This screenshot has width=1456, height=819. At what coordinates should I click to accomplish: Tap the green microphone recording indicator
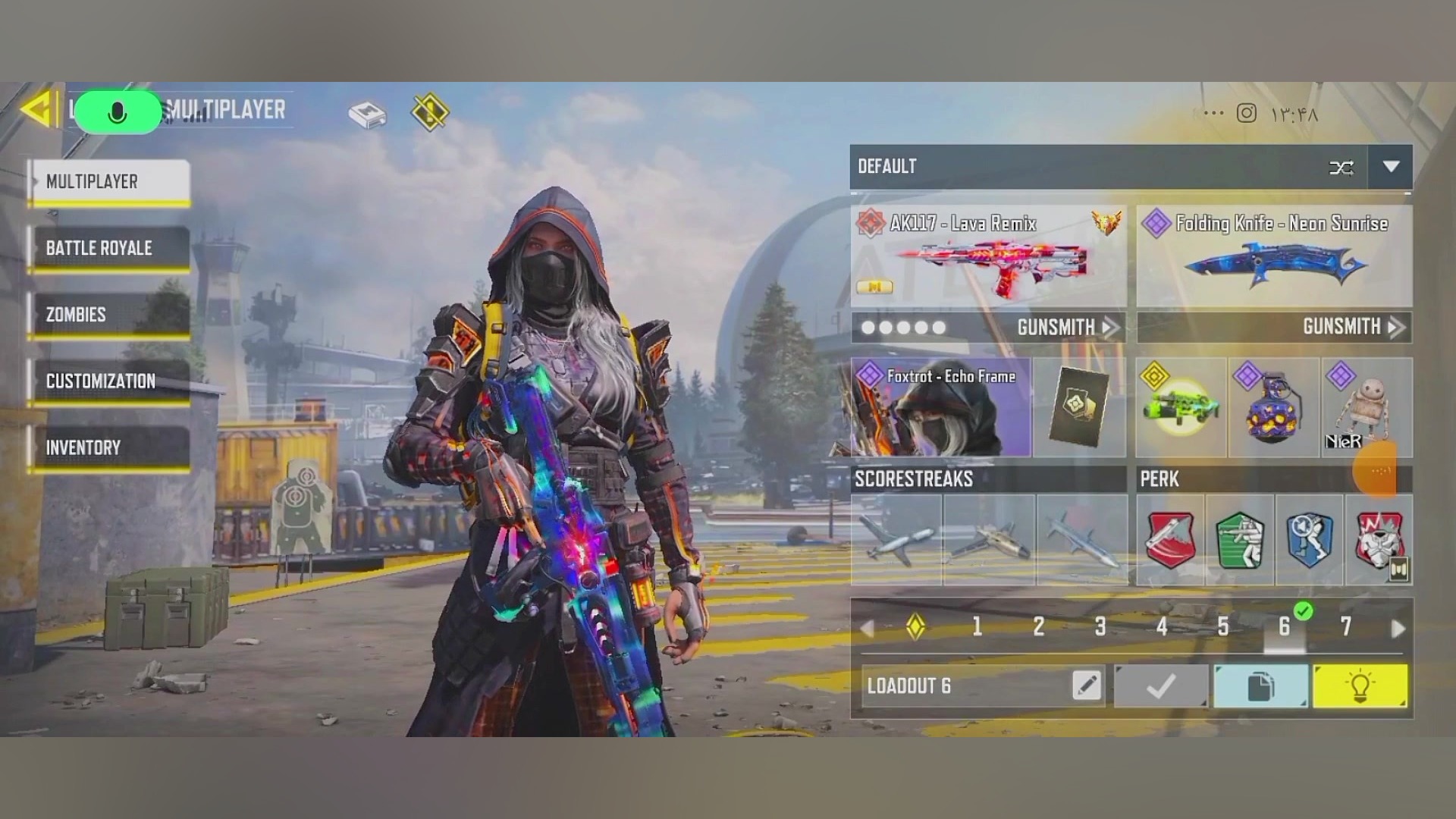click(118, 113)
